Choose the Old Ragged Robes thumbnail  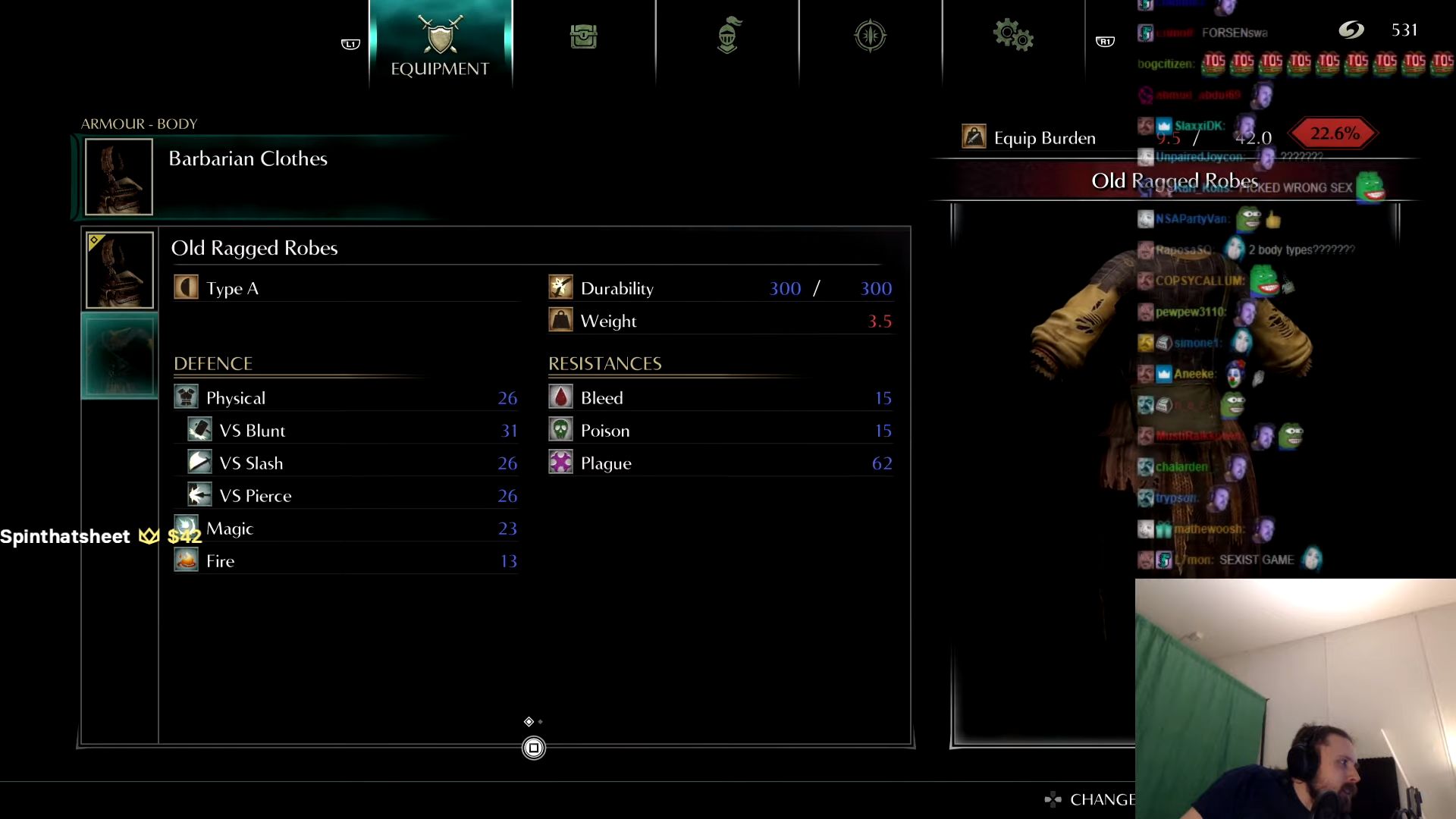[119, 270]
